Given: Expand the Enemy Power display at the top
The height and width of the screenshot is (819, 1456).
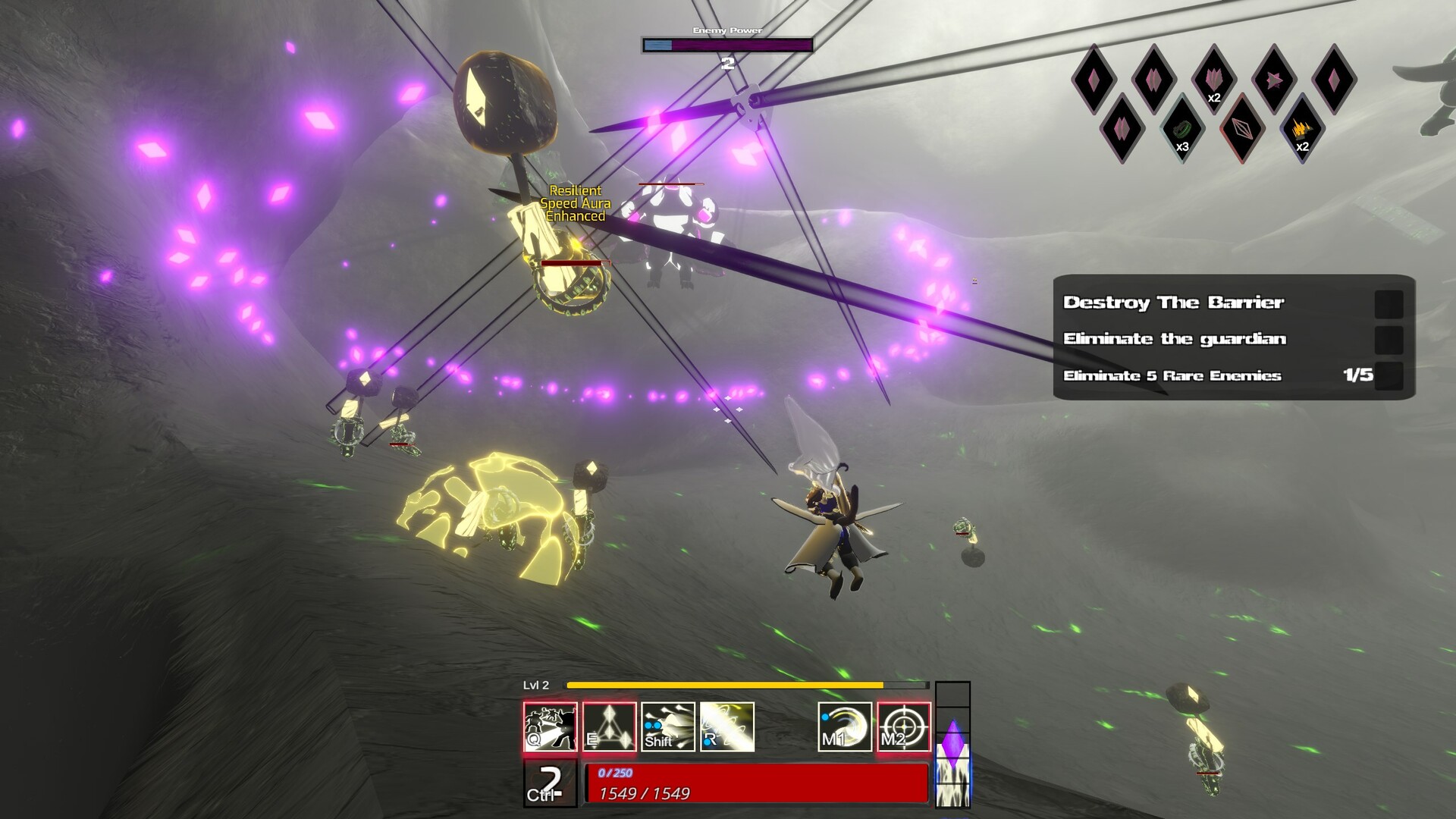Looking at the screenshot, I should 728,43.
